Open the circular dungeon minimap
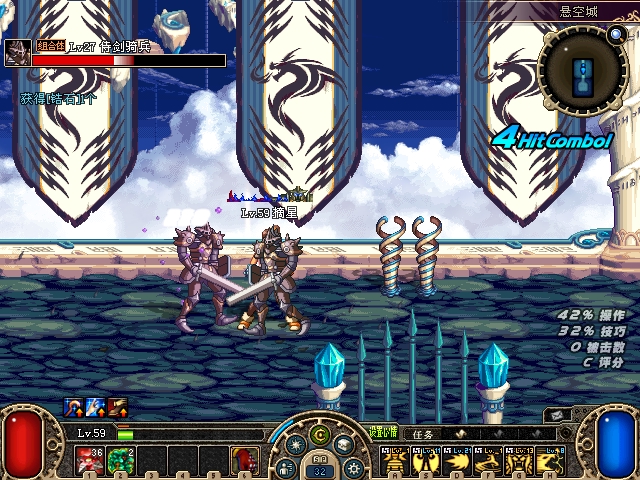 point(582,70)
